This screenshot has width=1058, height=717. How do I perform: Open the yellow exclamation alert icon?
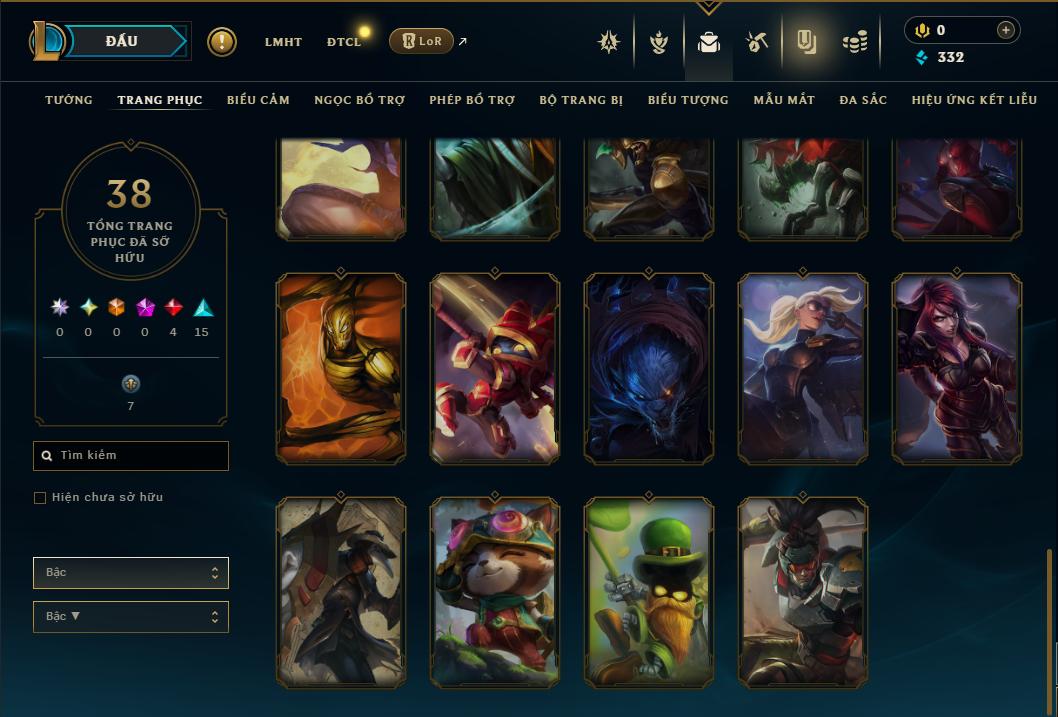click(x=222, y=42)
